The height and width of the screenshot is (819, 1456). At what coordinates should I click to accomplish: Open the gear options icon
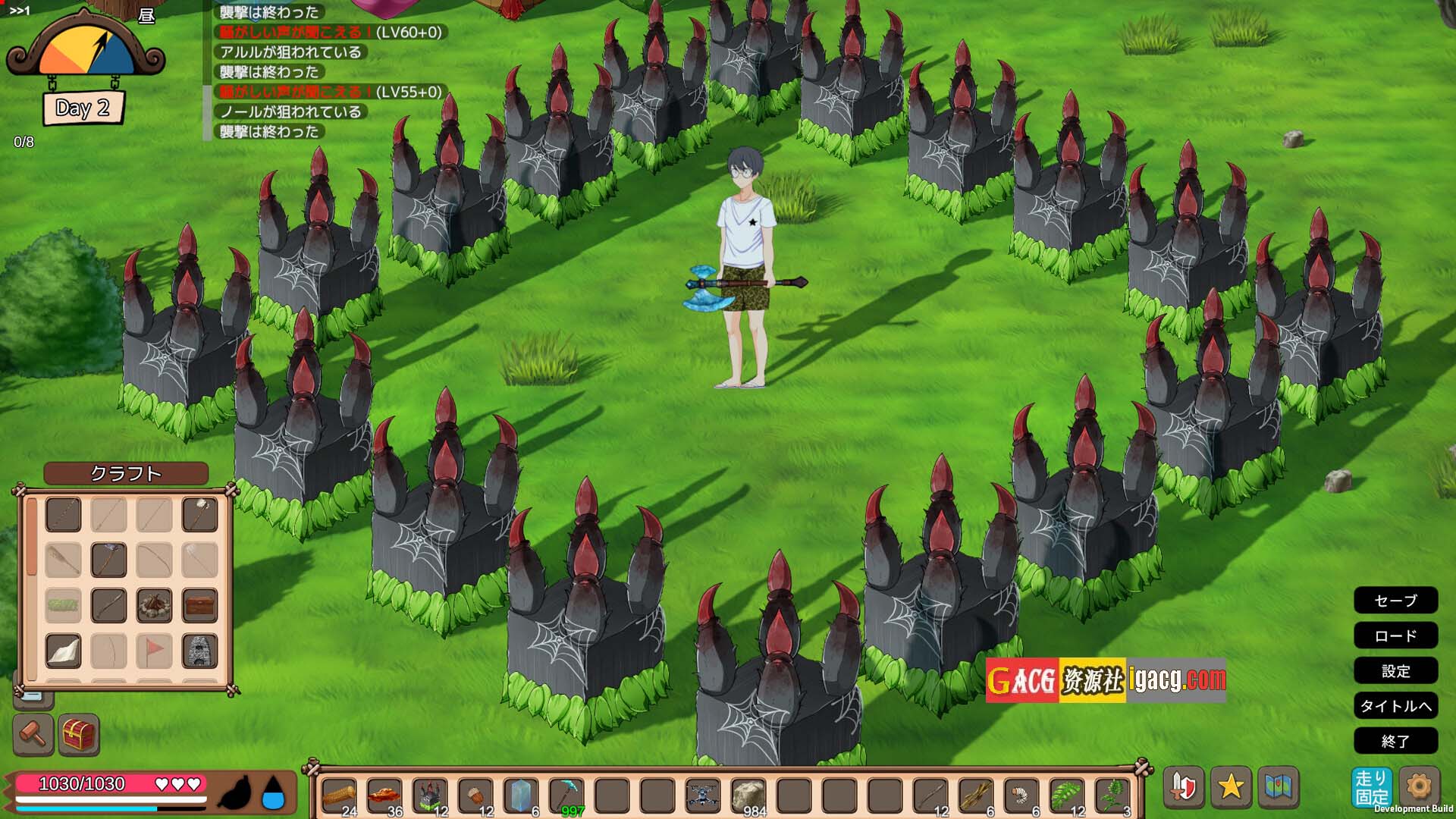point(1418,786)
